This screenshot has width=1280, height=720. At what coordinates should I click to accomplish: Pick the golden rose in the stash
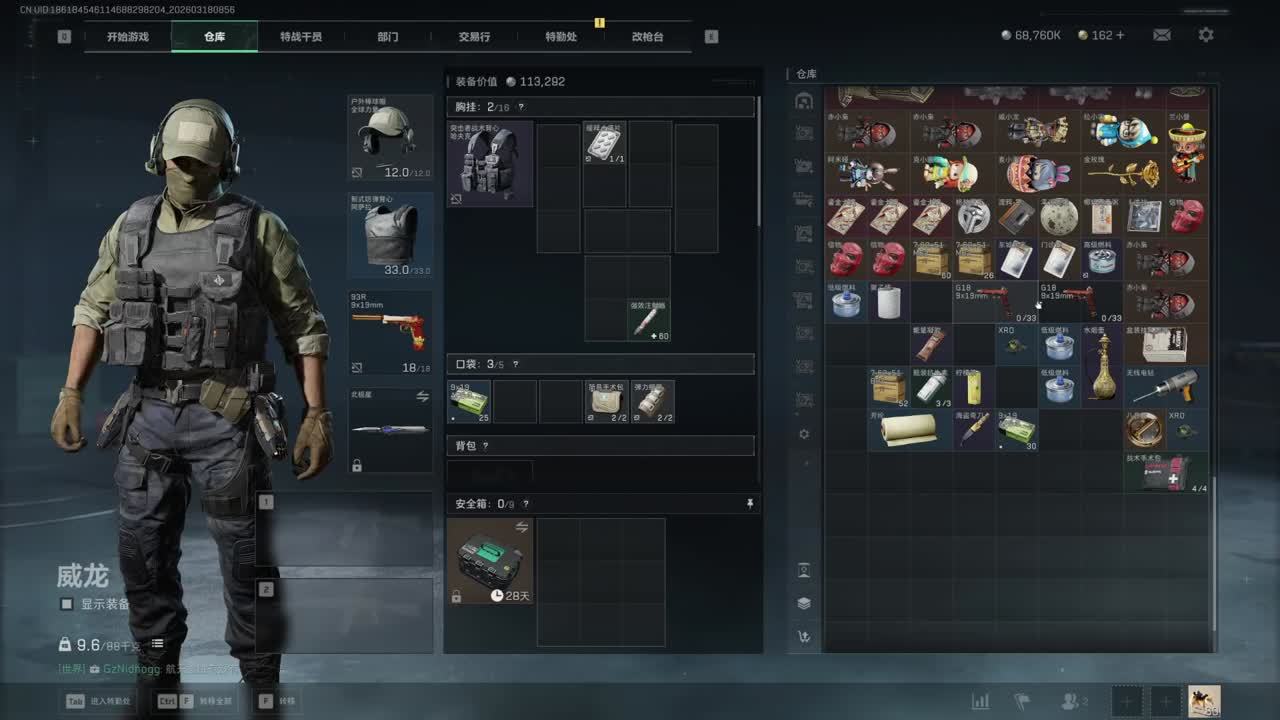[1122, 174]
